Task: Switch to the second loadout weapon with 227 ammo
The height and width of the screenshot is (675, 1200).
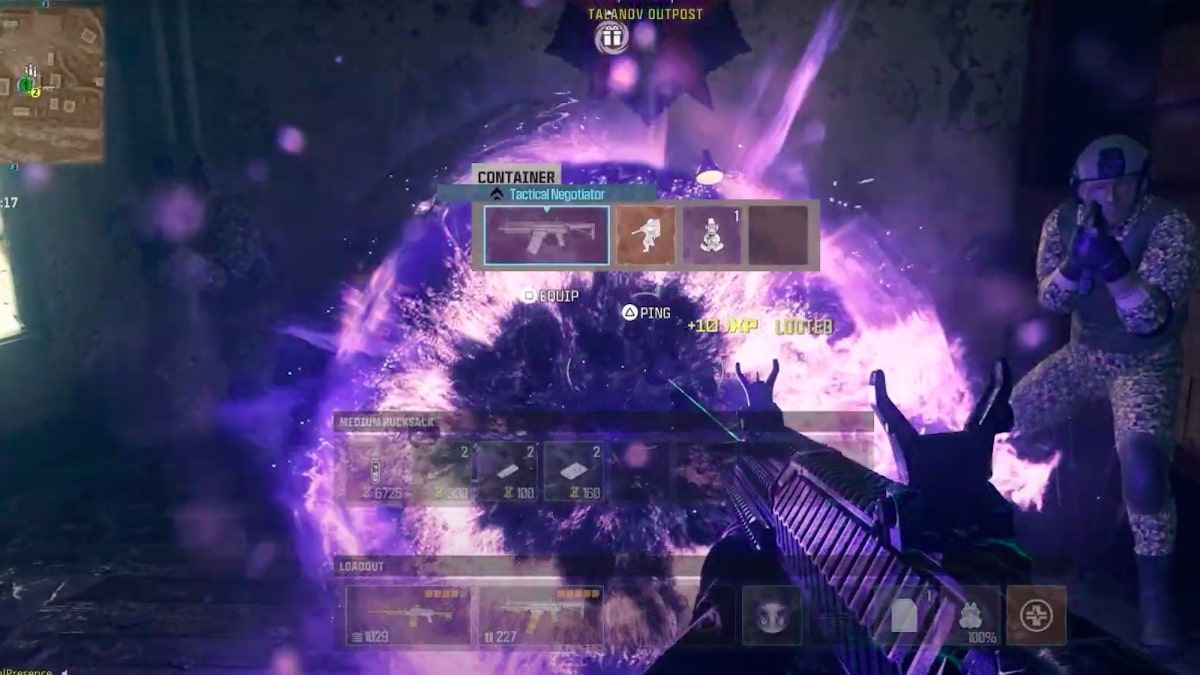Action: pos(541,615)
